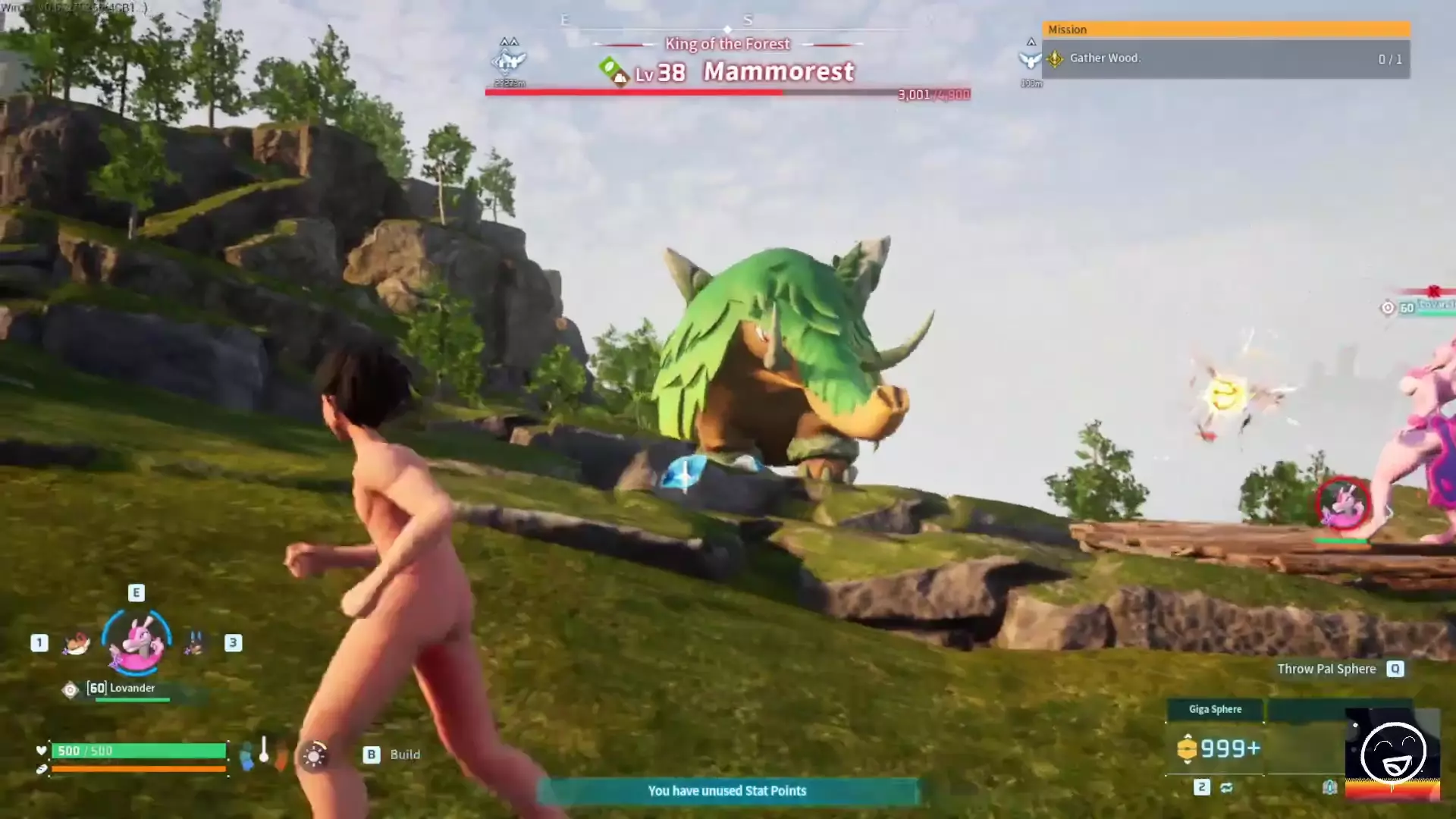Viewport: 1456px width, 819px height.
Task: Click the thermometer temperature indicator
Action: pyautogui.click(x=264, y=751)
